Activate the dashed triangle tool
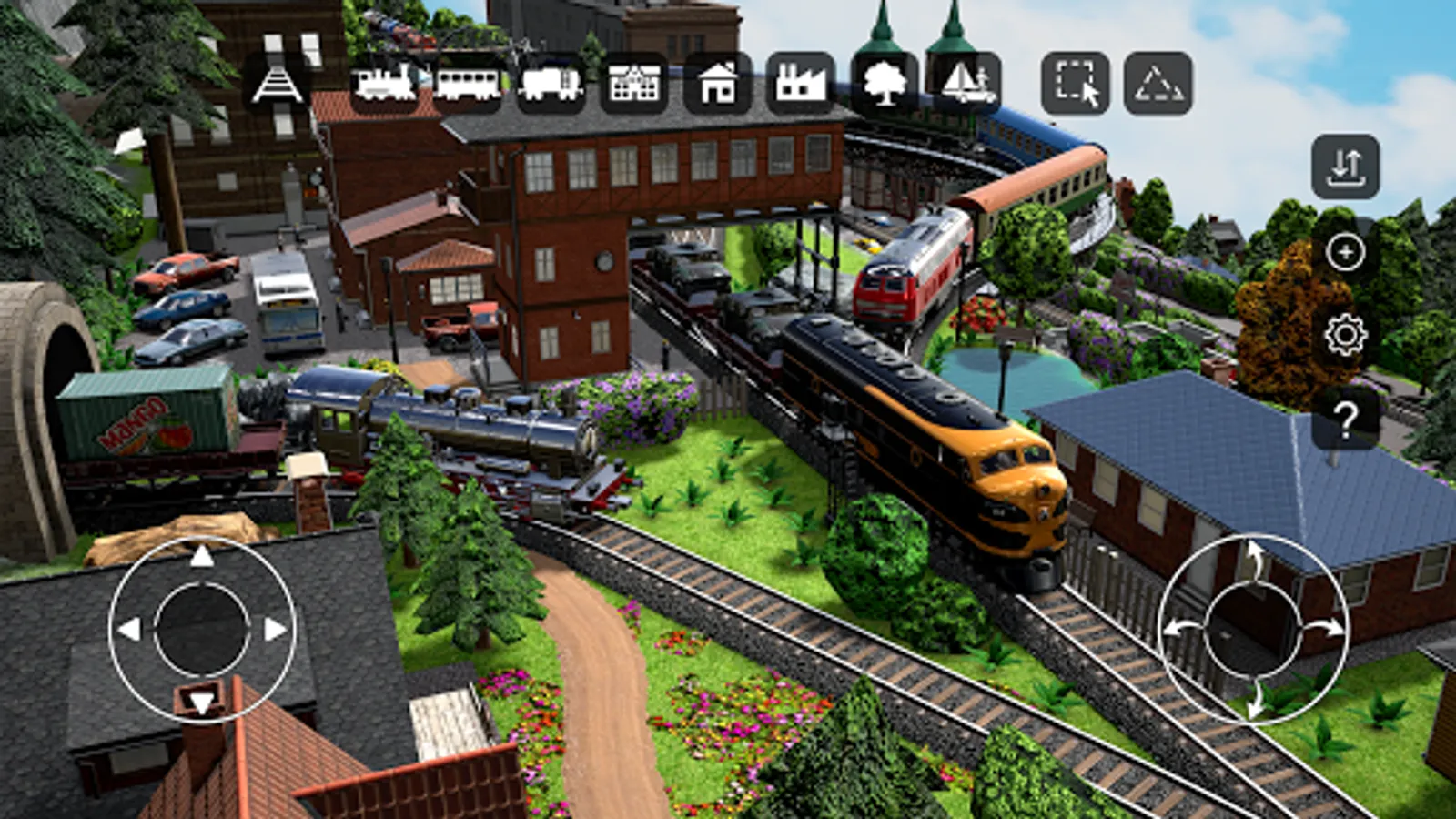The width and height of the screenshot is (1456, 819). pyautogui.click(x=1158, y=84)
